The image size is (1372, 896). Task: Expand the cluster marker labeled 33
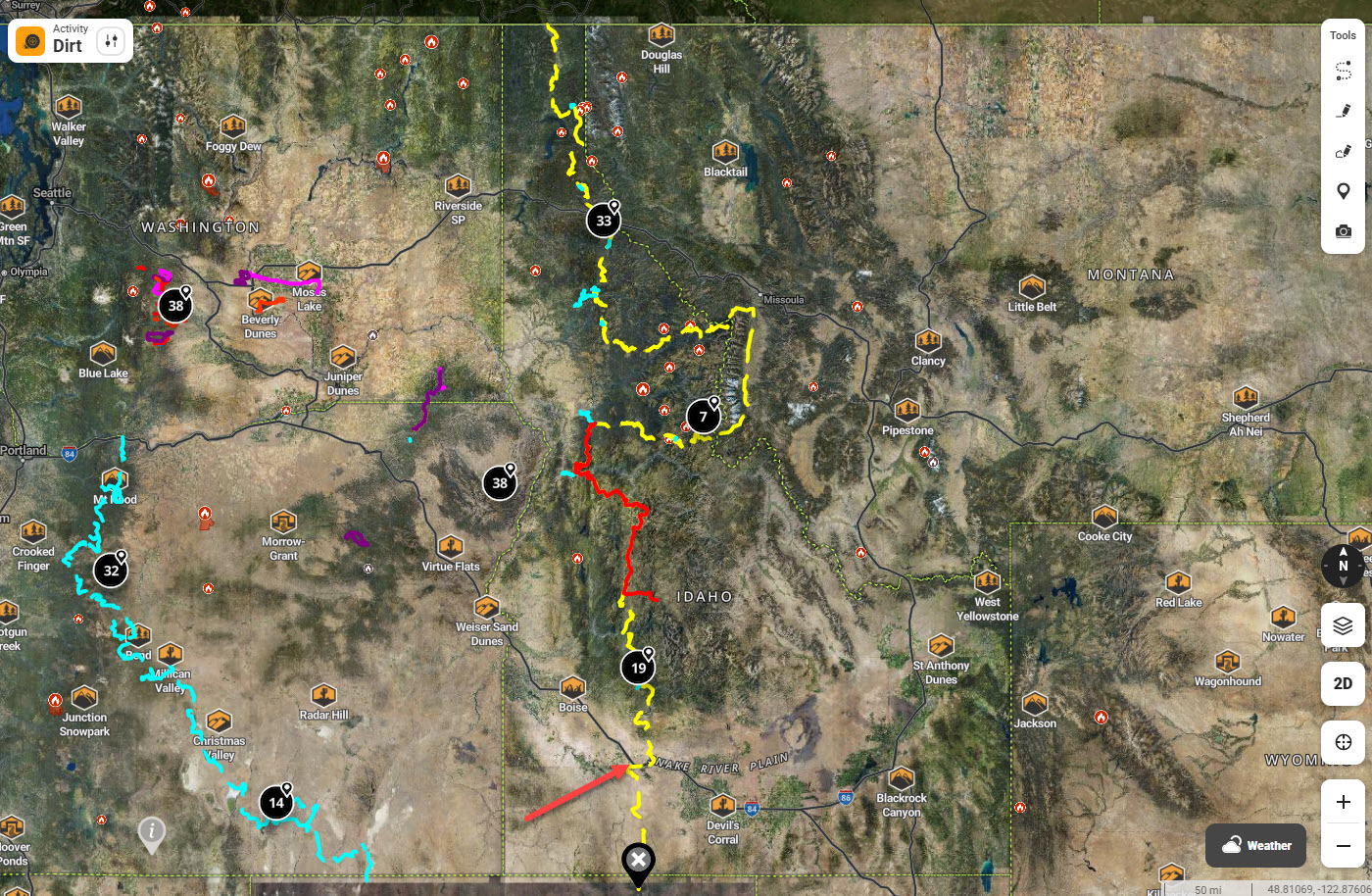603,220
